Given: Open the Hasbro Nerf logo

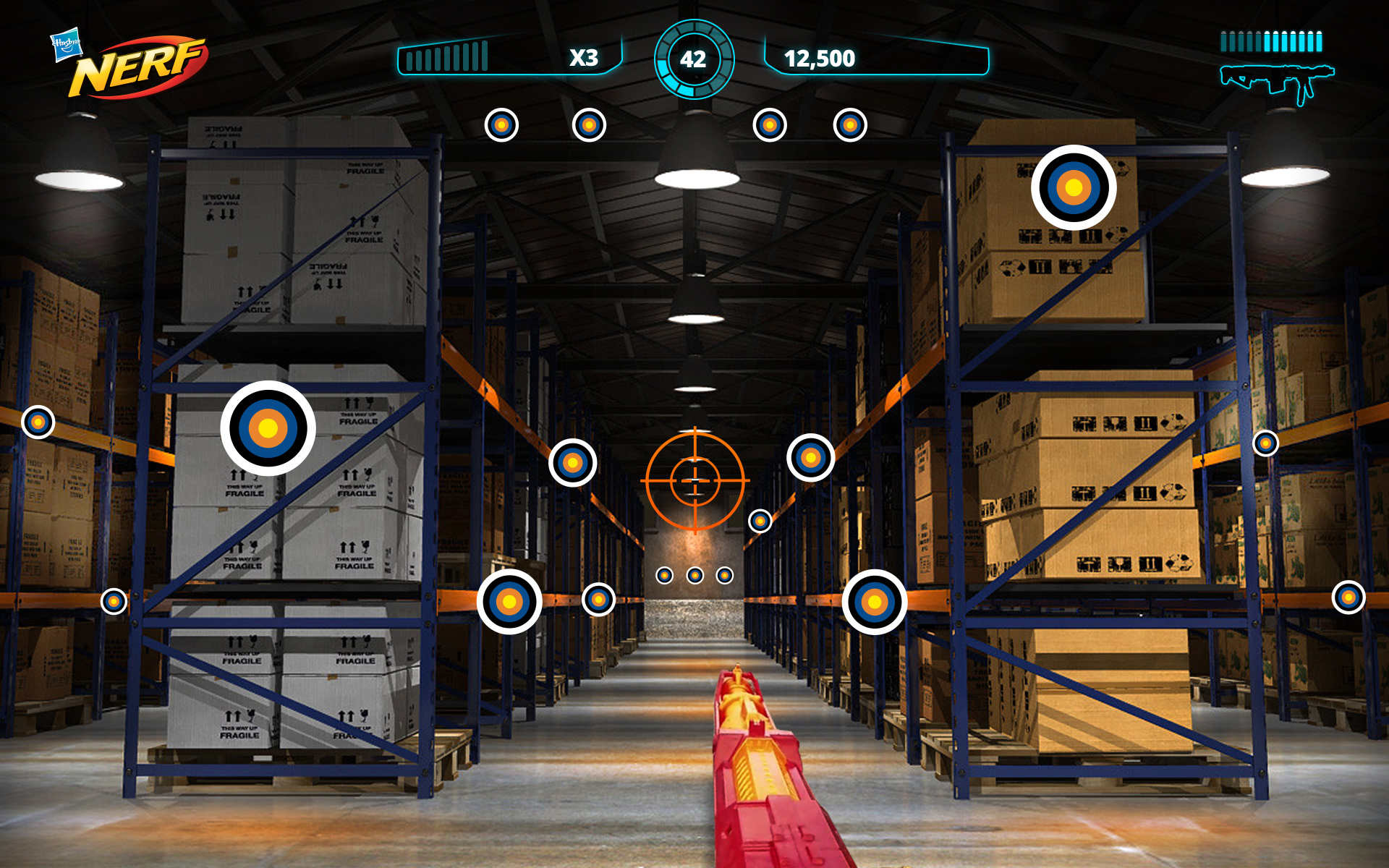Looking at the screenshot, I should point(130,65).
